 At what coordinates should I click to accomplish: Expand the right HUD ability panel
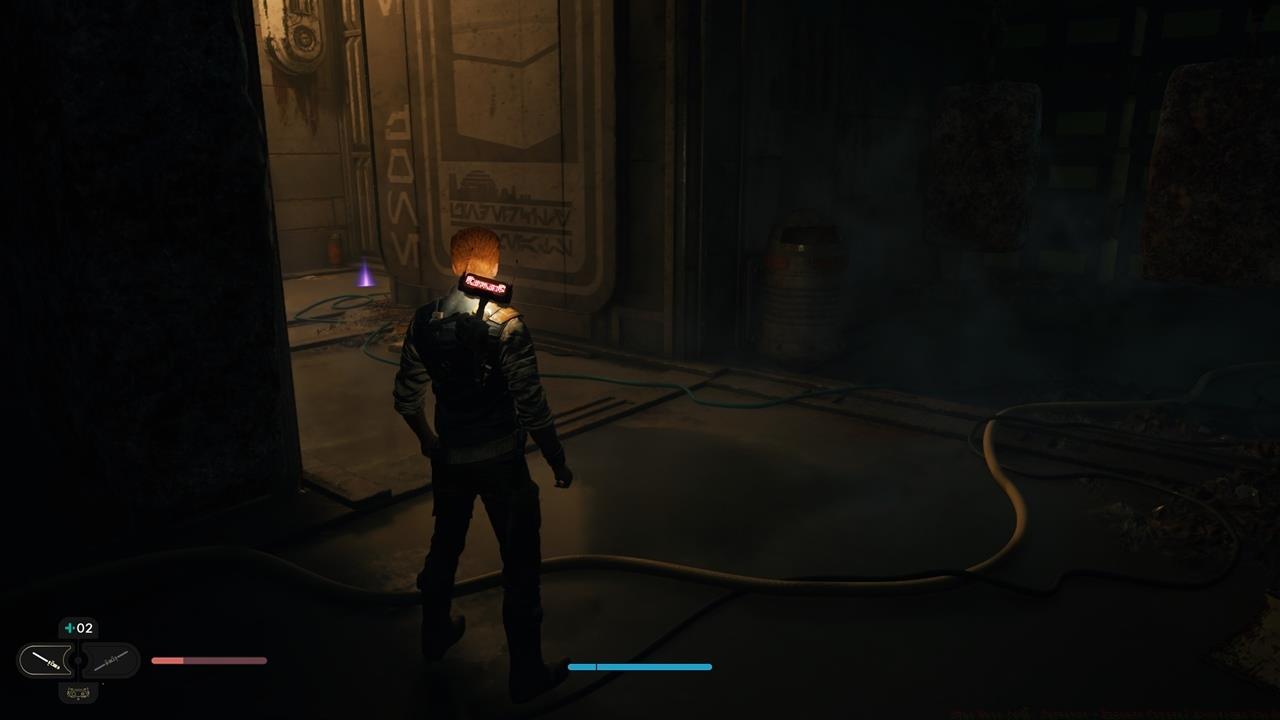tap(110, 659)
